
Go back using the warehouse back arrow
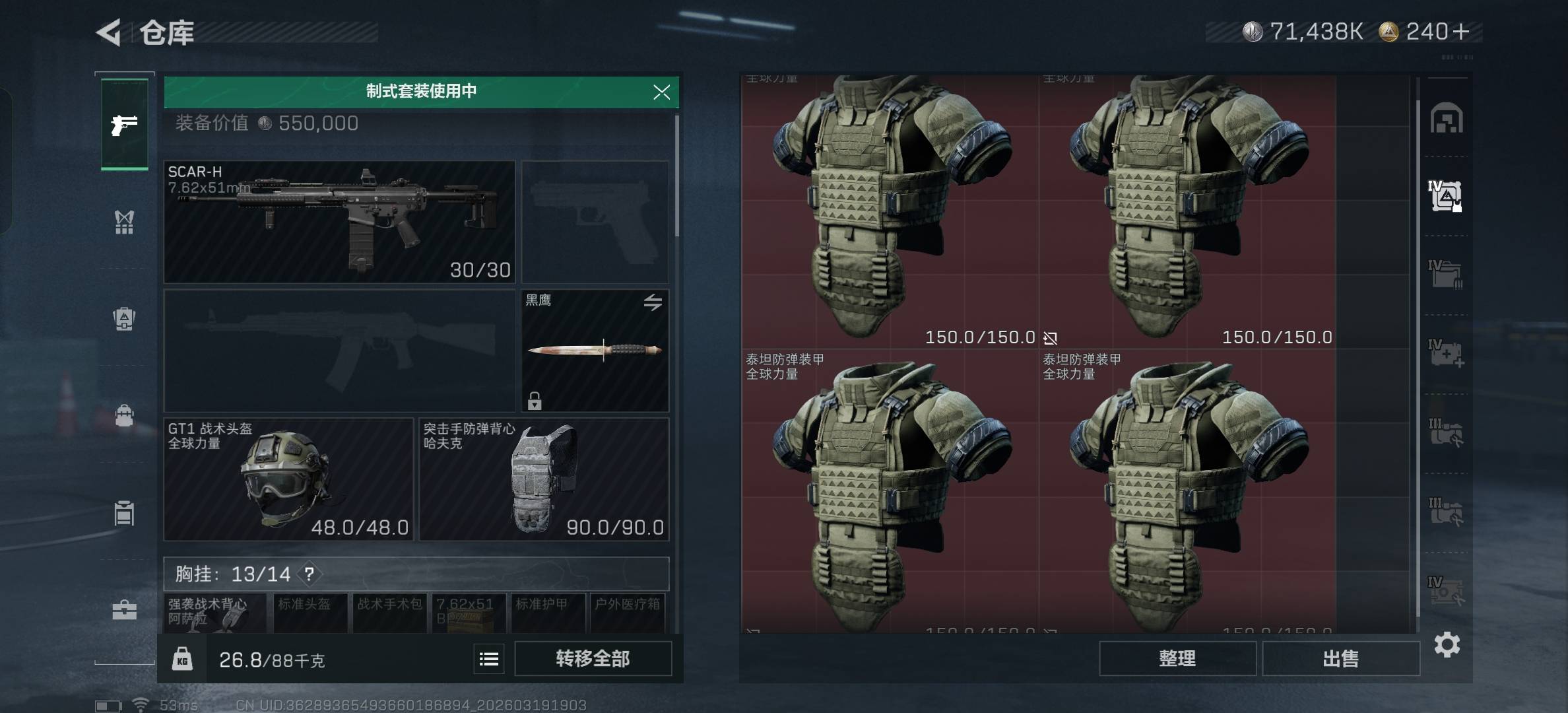point(109,32)
